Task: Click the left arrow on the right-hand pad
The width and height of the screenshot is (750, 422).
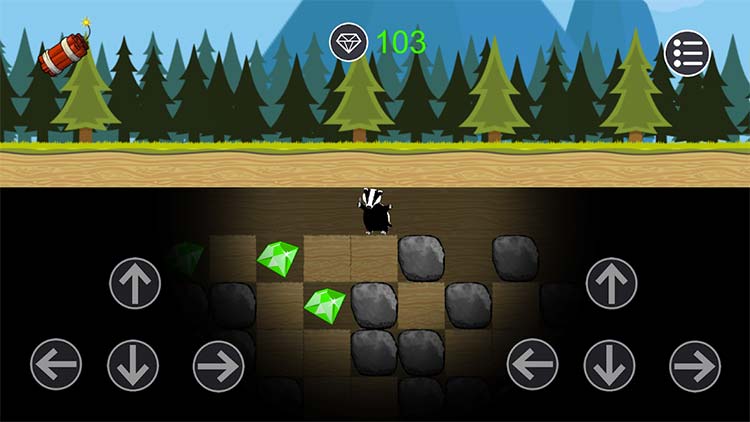Action: (x=533, y=365)
